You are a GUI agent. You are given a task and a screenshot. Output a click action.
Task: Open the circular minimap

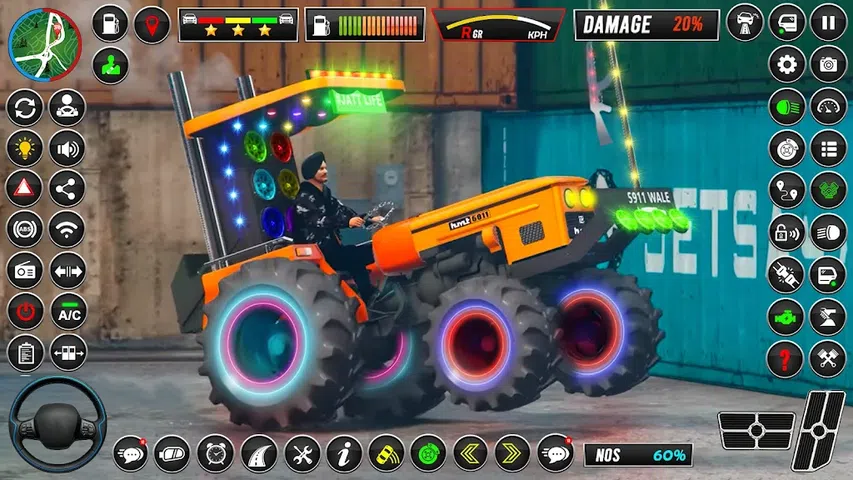click(45, 45)
